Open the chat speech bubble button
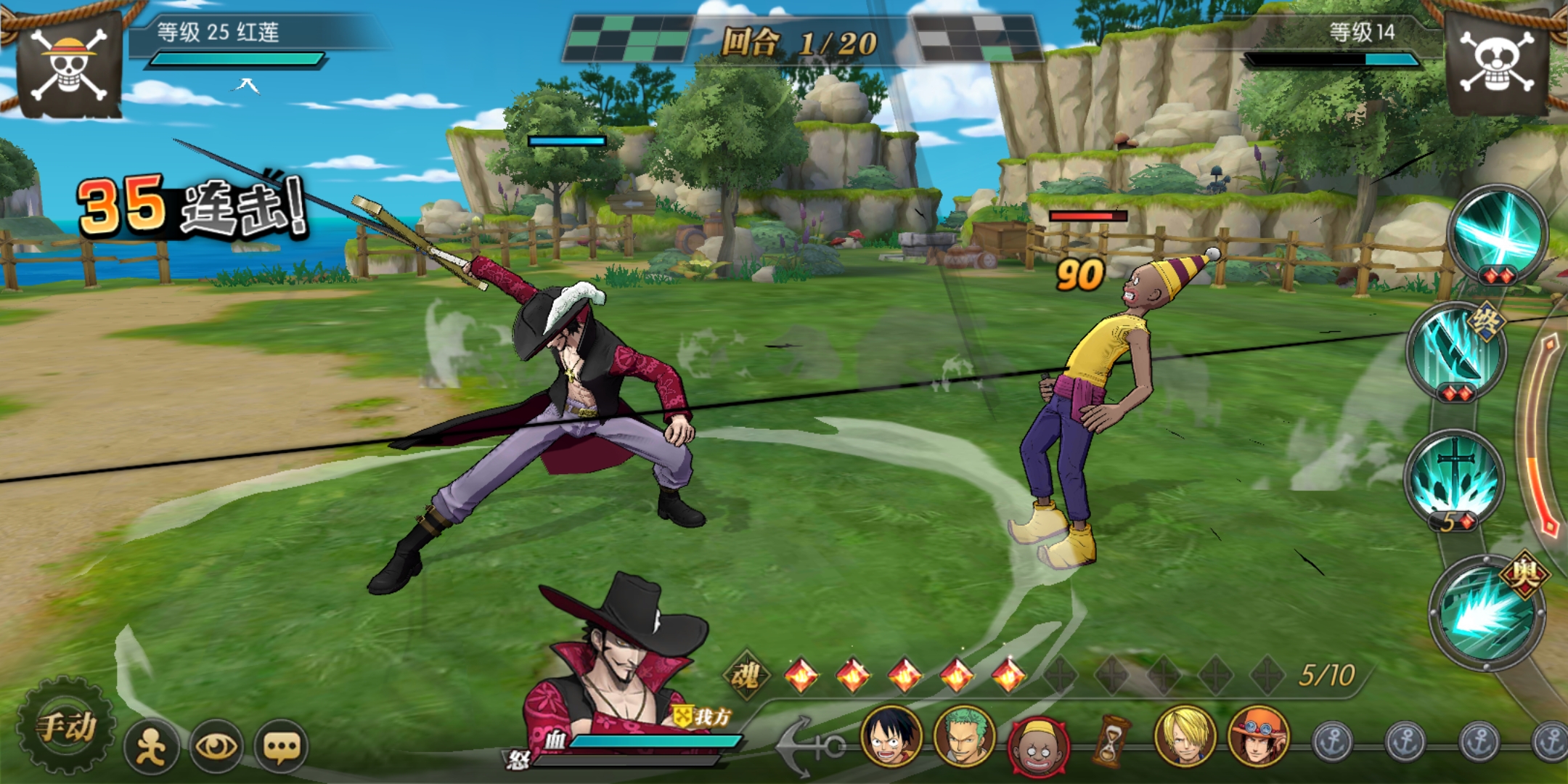 tap(281, 746)
